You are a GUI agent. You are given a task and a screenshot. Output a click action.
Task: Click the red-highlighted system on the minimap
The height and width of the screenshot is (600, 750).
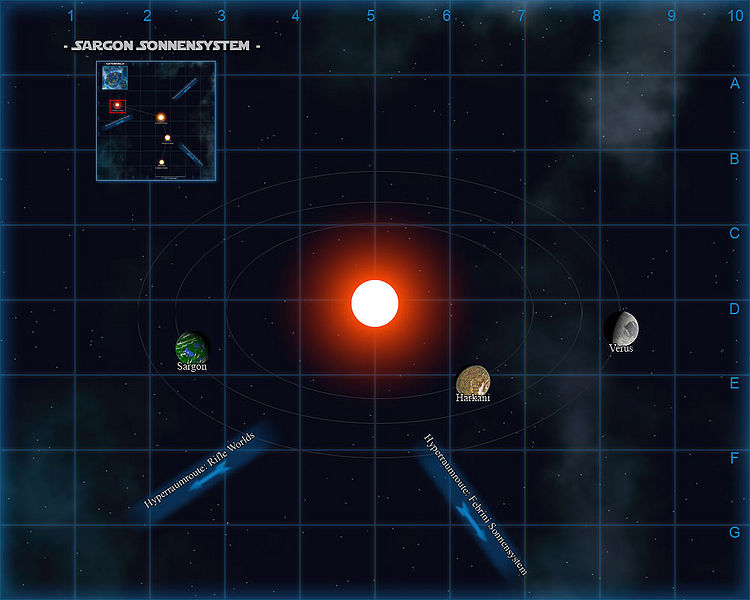tap(117, 105)
